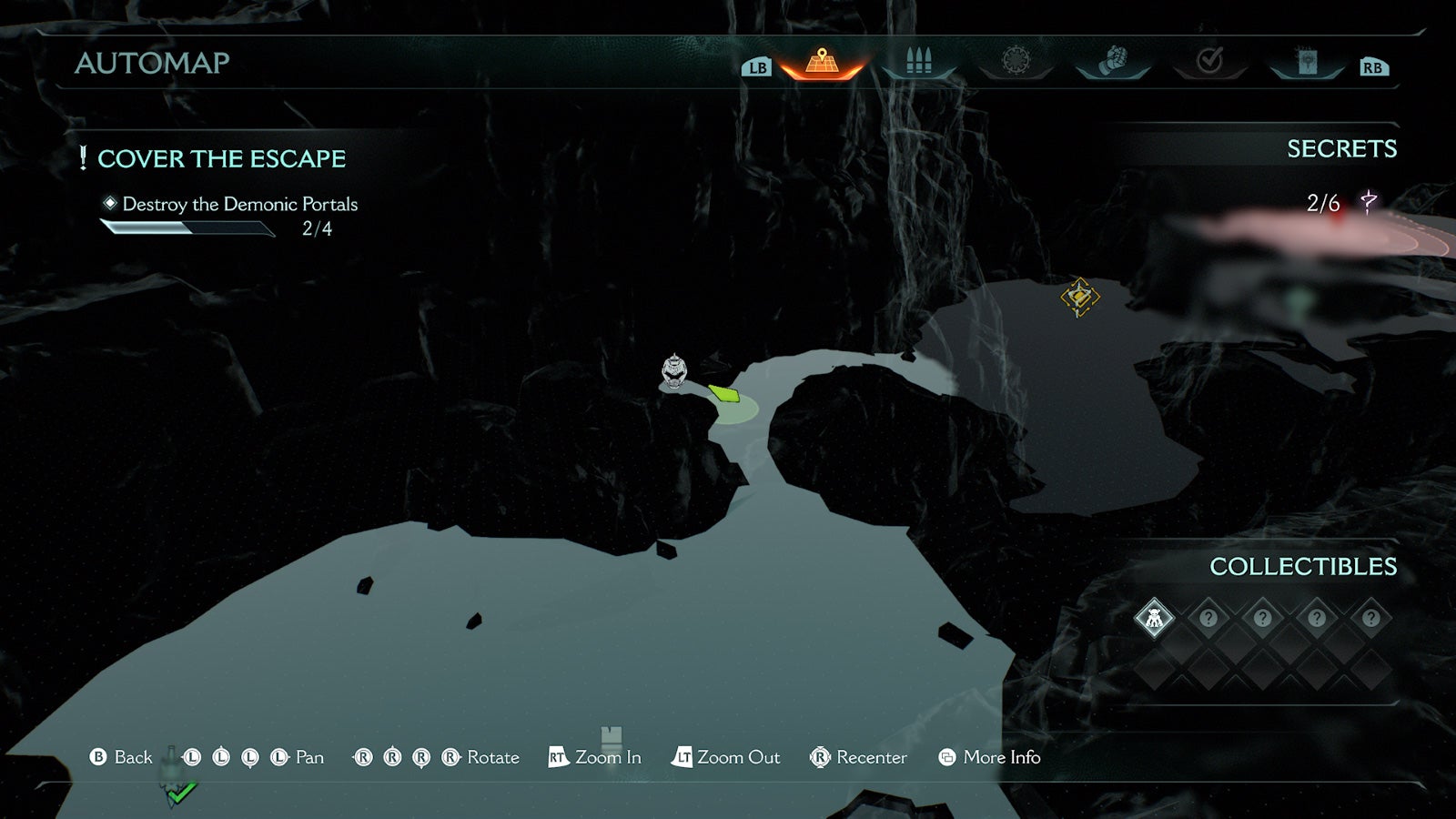Viewport: 1456px width, 819px height.
Task: Open the Codex book icon in top bar
Action: 1306,62
